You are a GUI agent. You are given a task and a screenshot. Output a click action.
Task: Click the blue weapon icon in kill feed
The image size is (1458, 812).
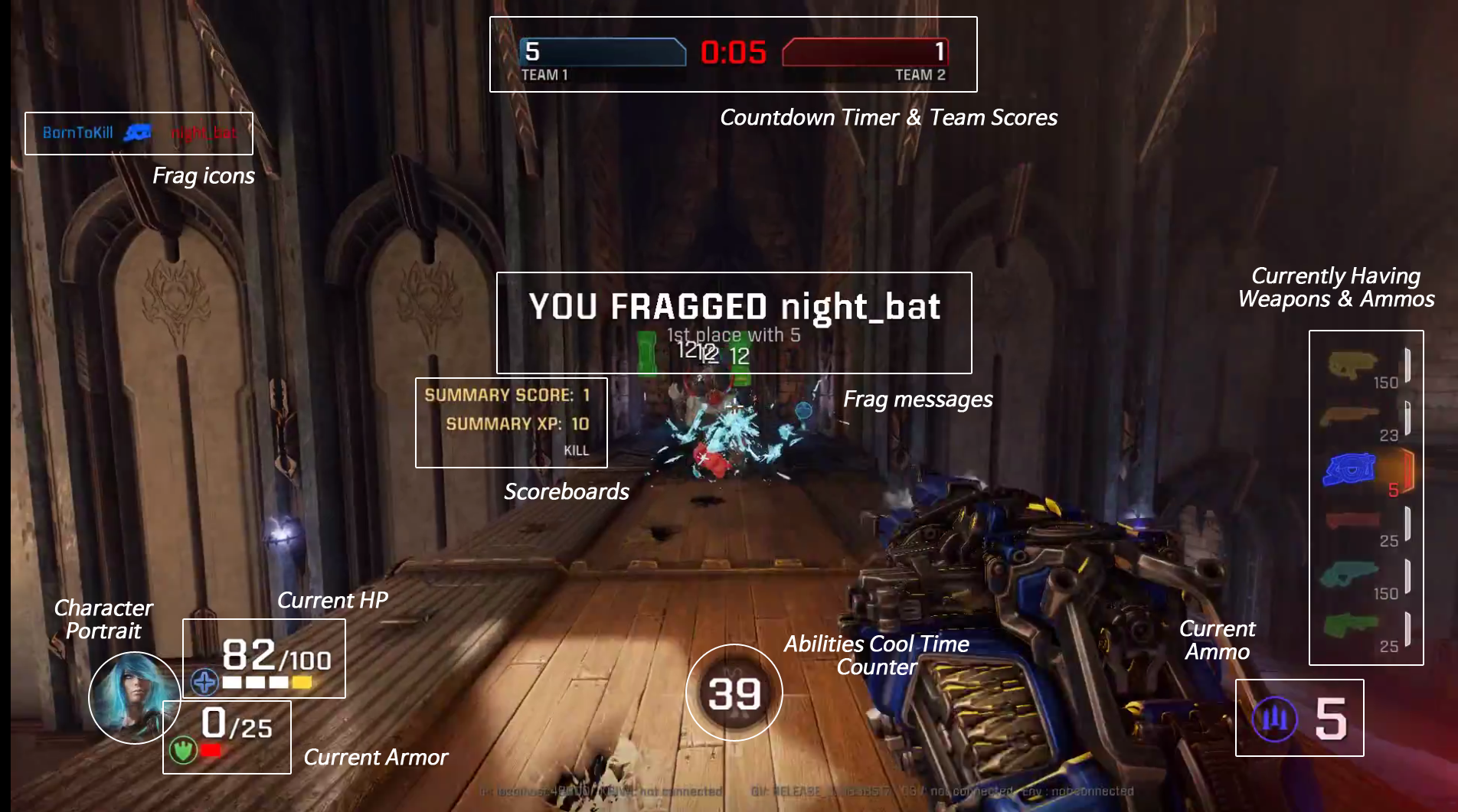click(138, 133)
